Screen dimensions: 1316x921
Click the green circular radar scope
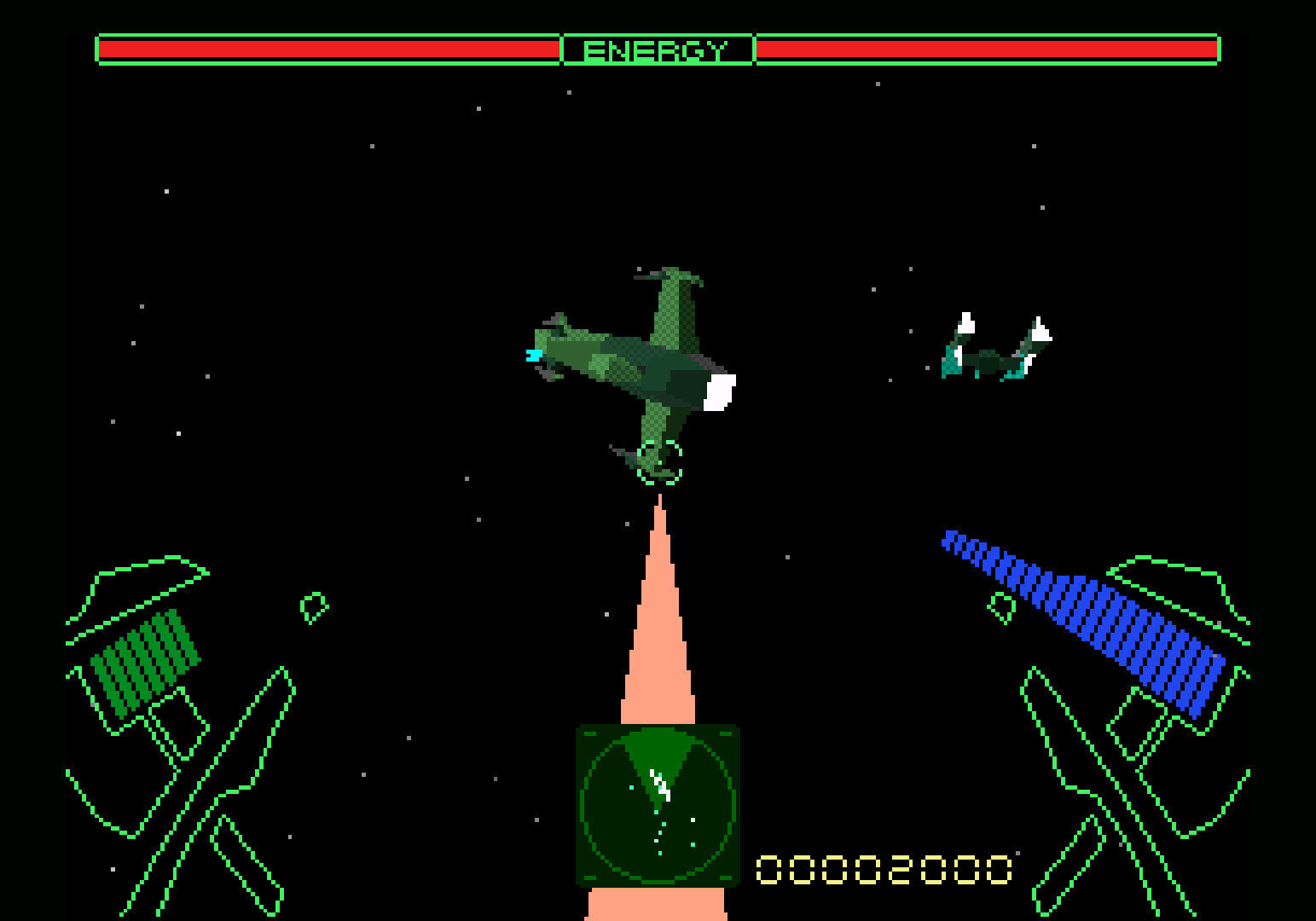[657, 805]
